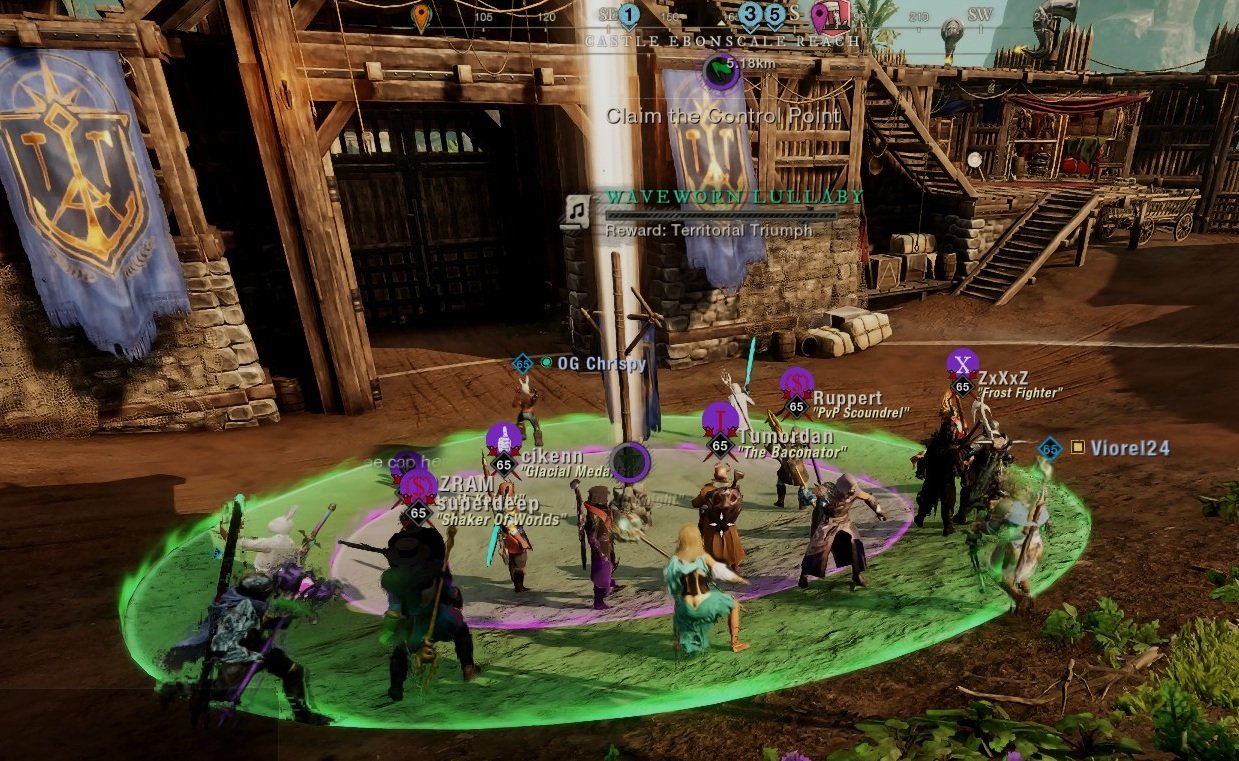Select compass marker number 5
1239x761 pixels.
[775, 15]
